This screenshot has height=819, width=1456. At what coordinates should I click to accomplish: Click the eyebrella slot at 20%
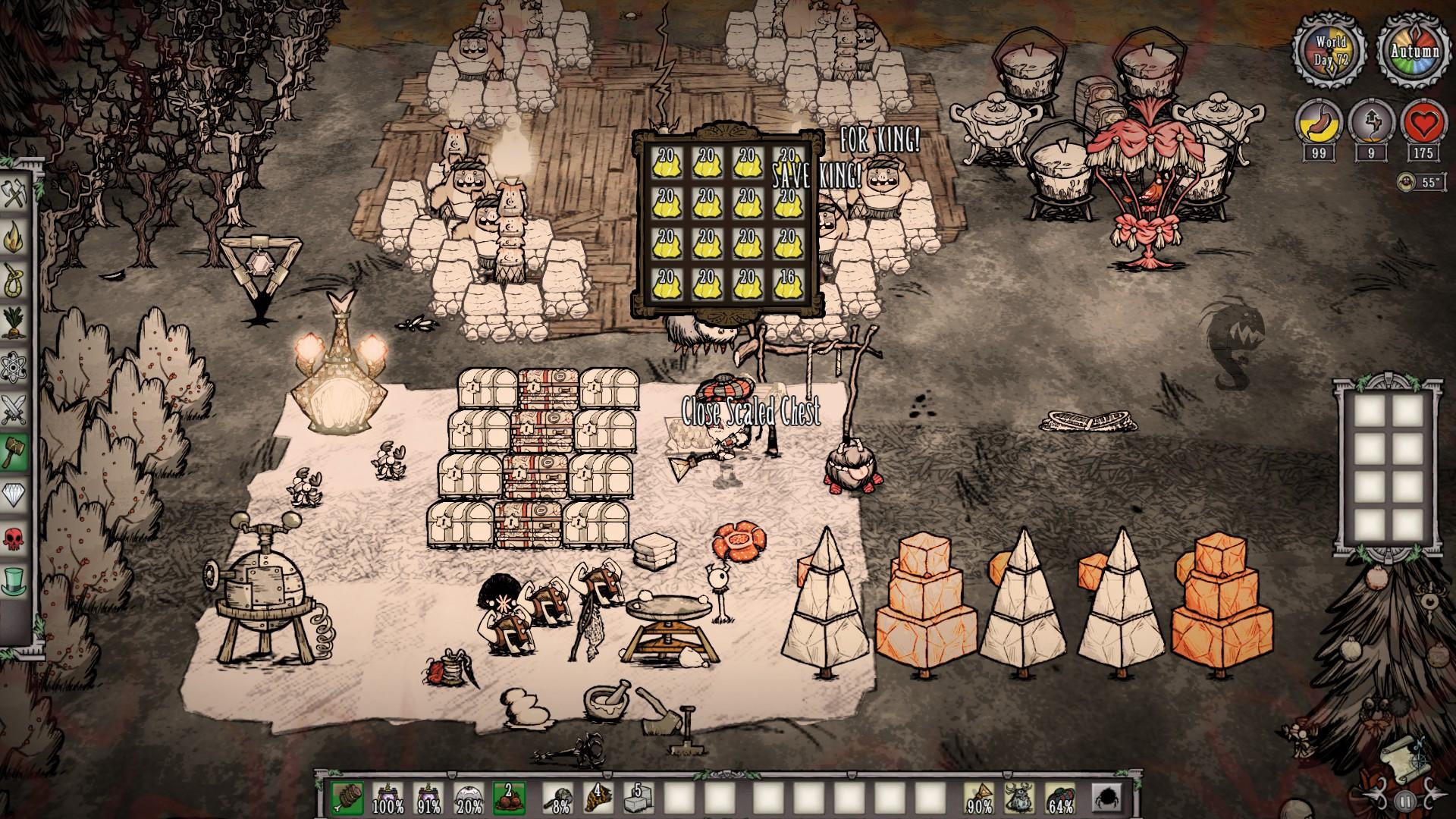click(468, 798)
